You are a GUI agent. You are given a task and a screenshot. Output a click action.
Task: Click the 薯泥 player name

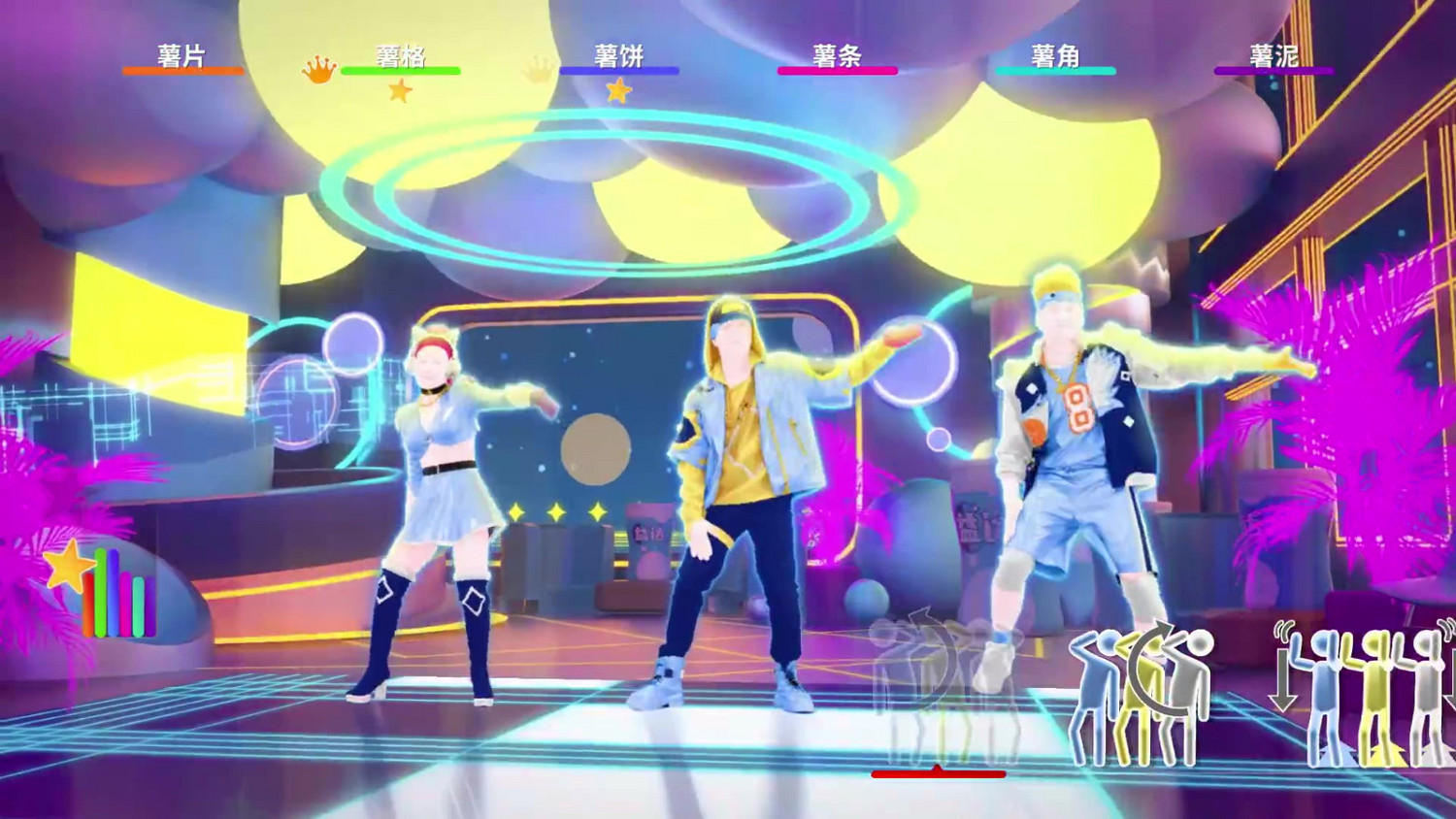(1274, 56)
